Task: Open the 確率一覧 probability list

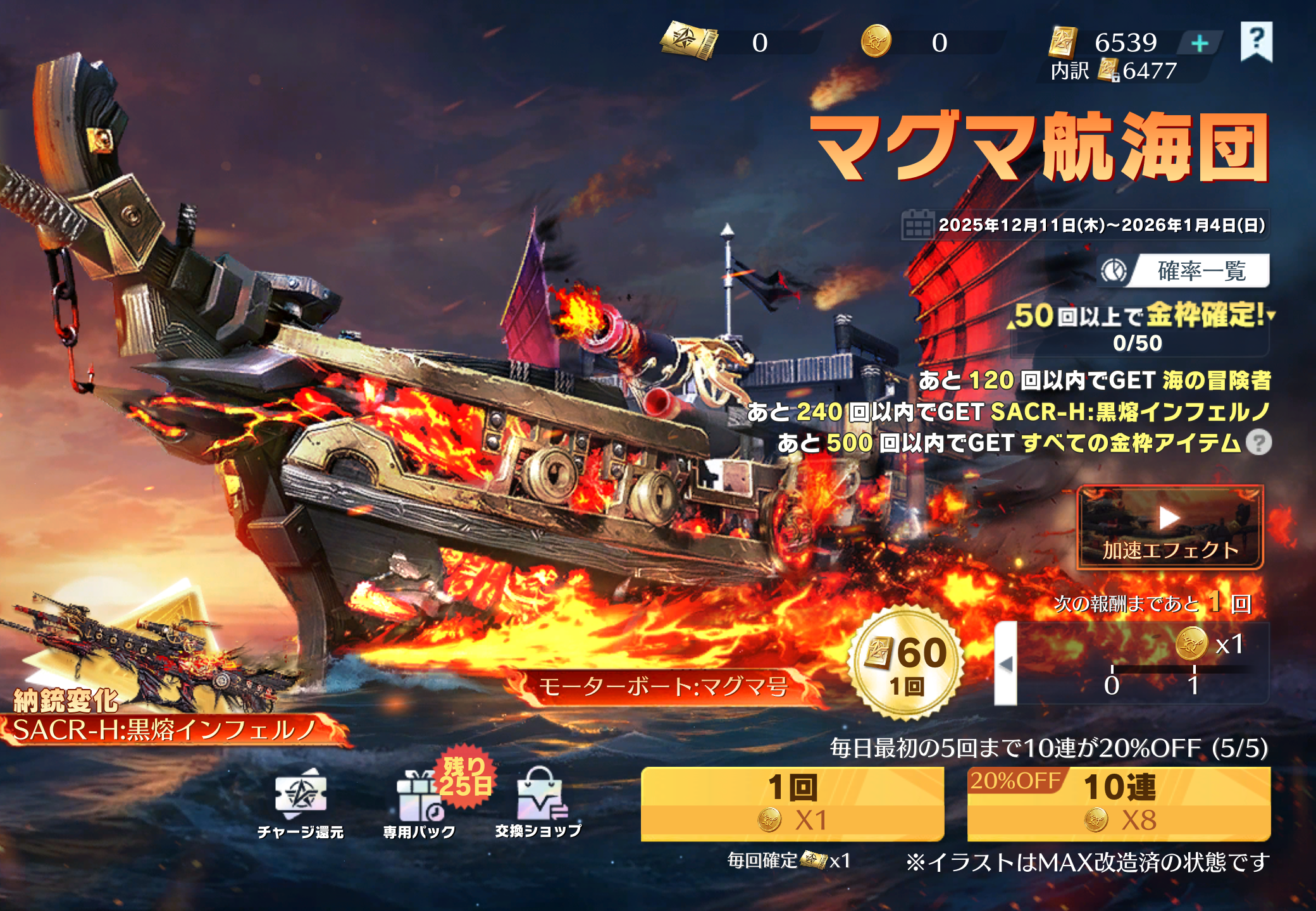Action: [x=1184, y=271]
